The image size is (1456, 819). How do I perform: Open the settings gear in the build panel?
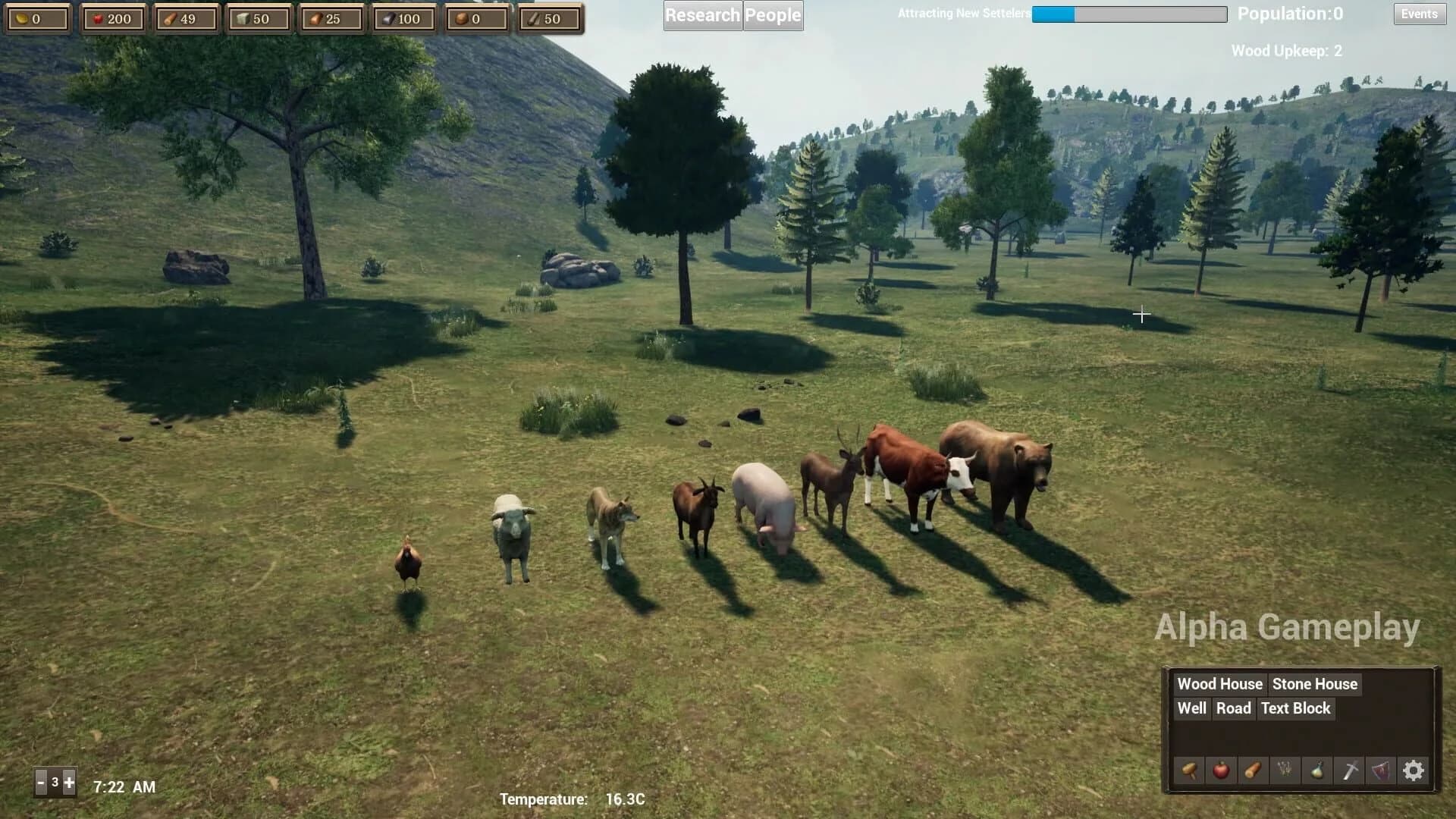[x=1414, y=770]
